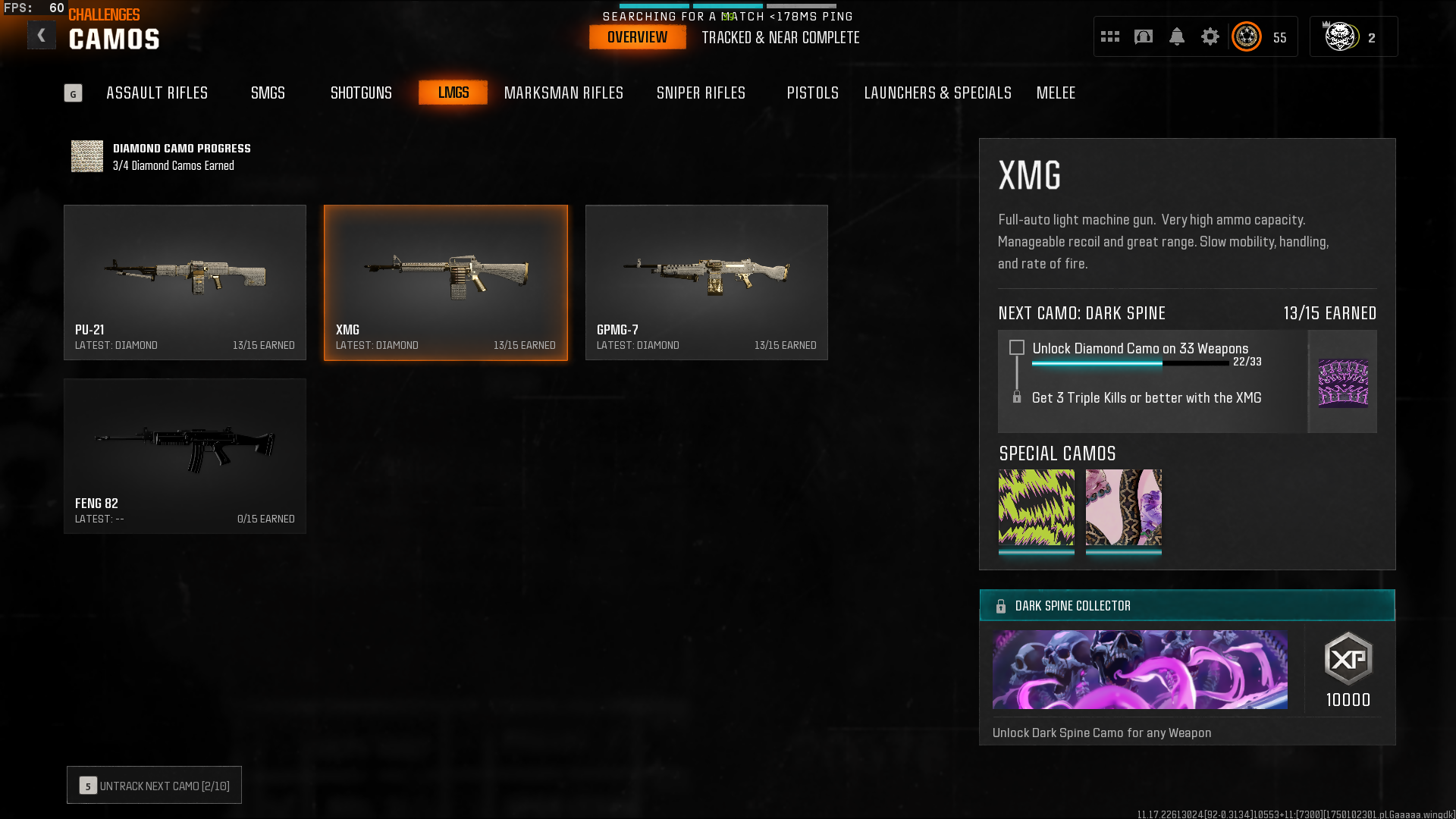Switch to the Overview tab
1456x819 pixels.
tap(637, 37)
